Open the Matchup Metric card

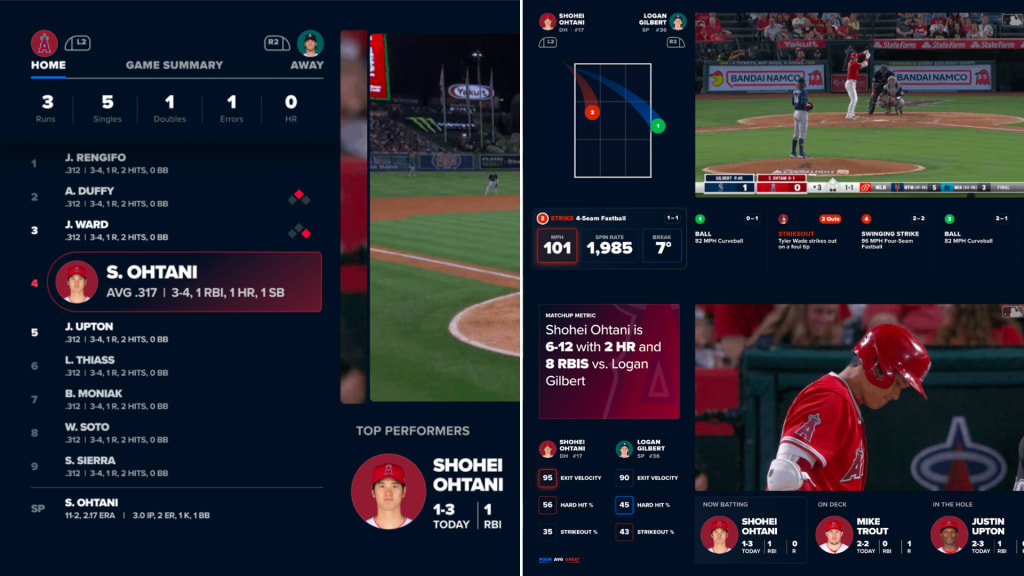[x=609, y=361]
